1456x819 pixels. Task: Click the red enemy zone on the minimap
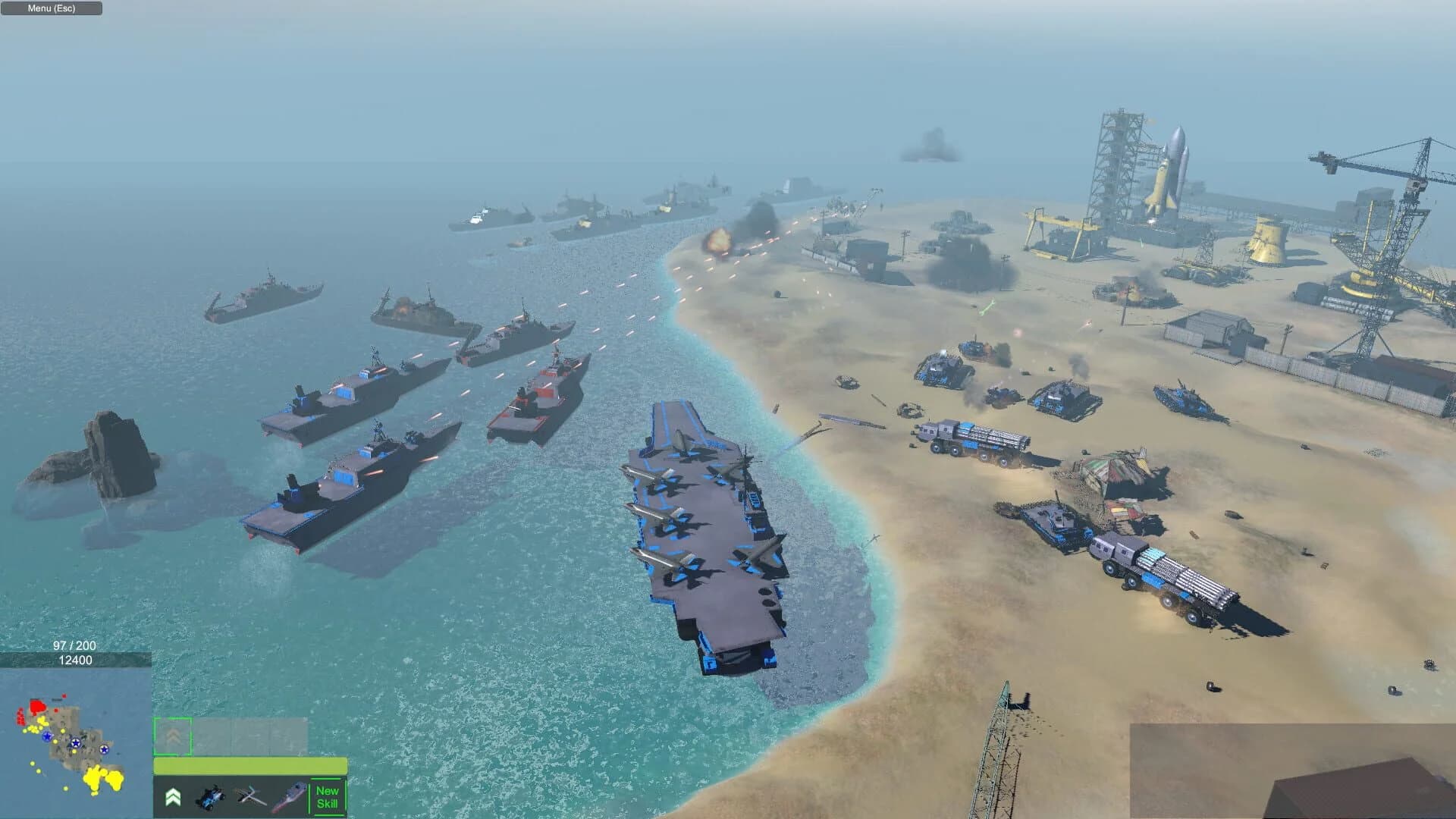point(39,706)
